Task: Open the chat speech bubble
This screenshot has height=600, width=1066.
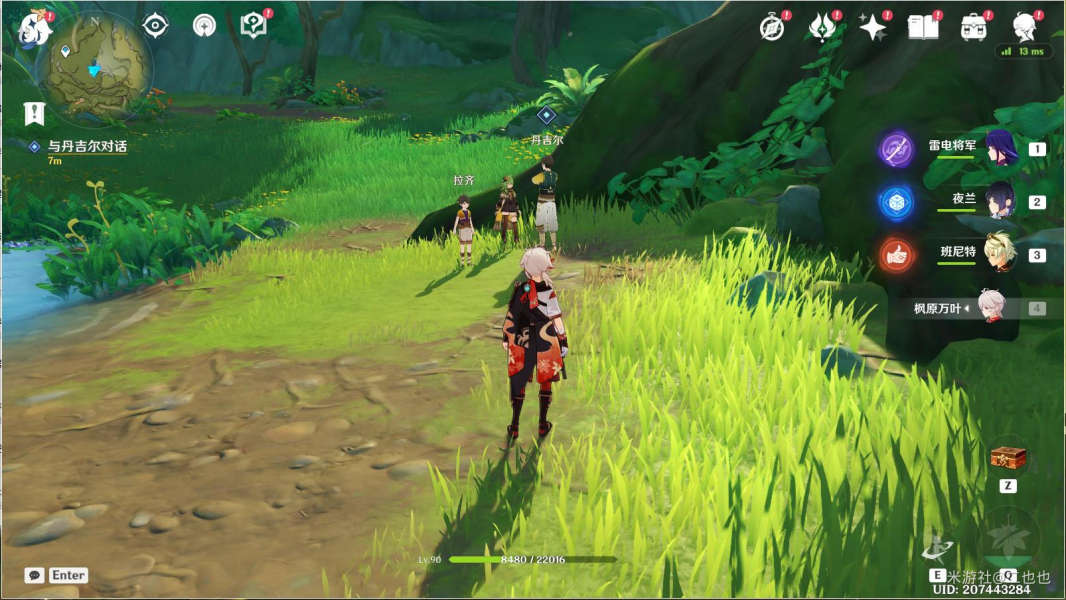Action: click(35, 575)
